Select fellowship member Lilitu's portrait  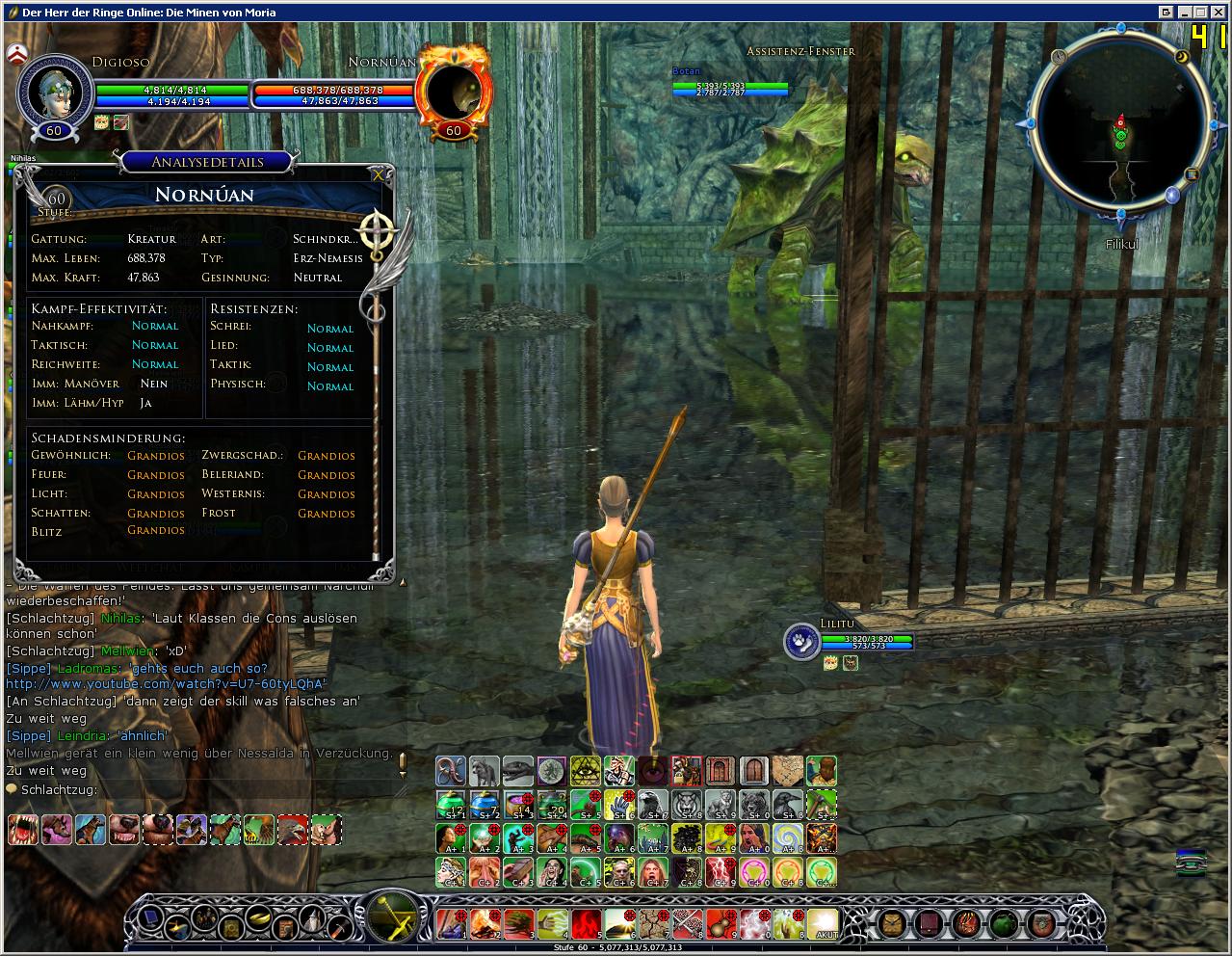(800, 643)
